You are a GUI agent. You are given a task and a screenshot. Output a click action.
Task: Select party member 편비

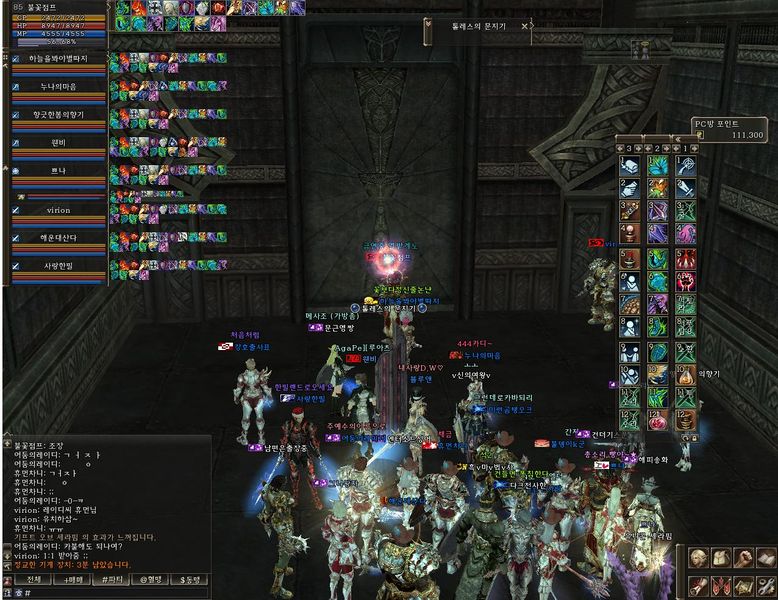(x=58, y=143)
